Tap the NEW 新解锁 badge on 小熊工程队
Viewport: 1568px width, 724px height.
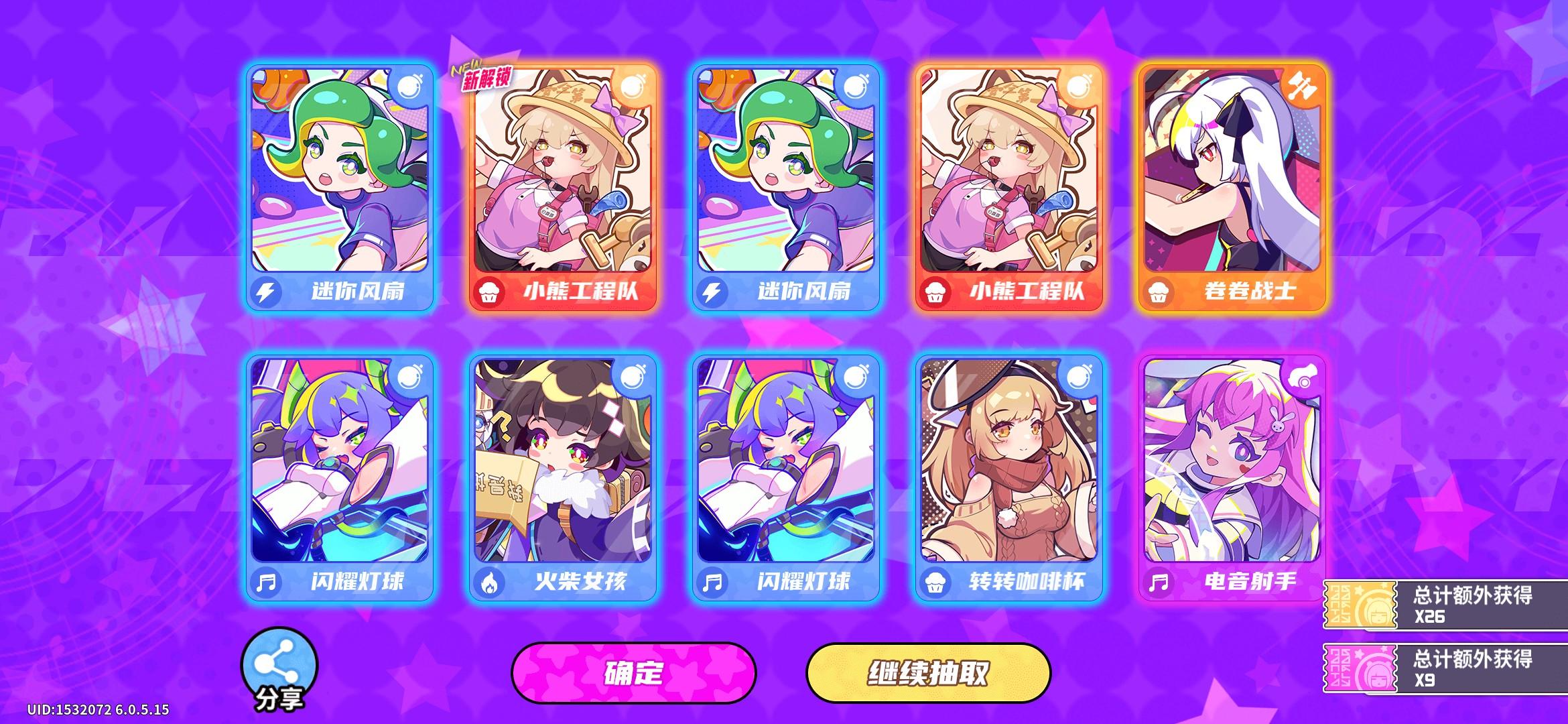click(483, 75)
